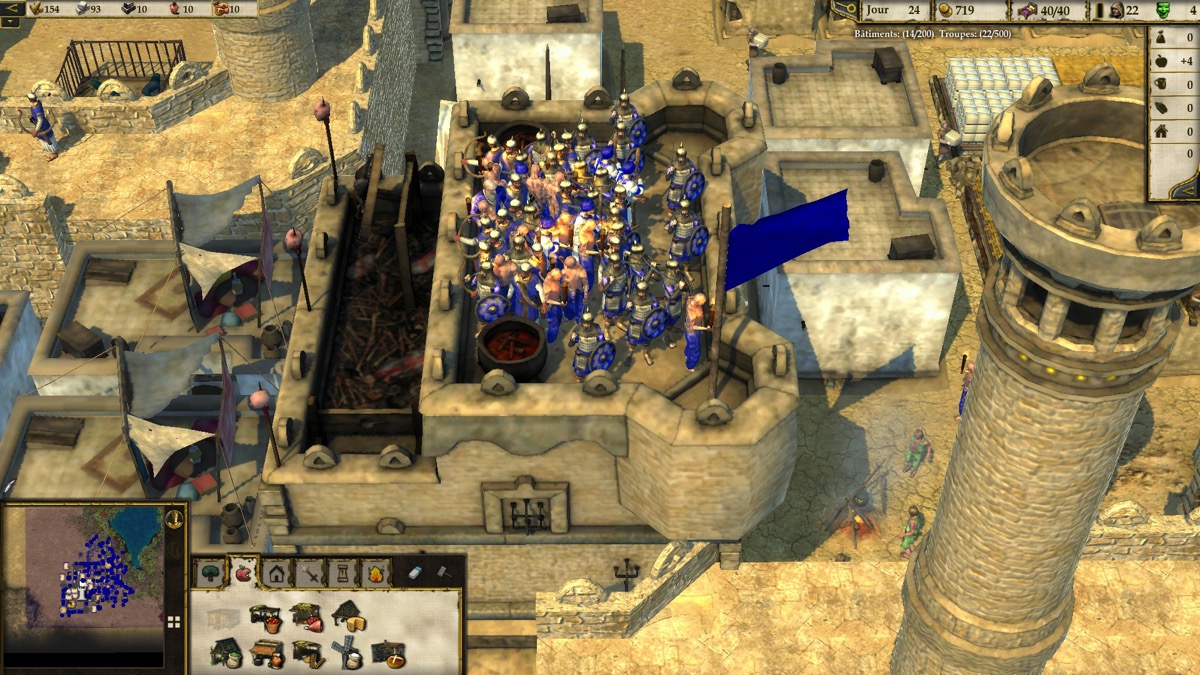1200x675 pixels.
Task: Switch to the sword weapons buildings tab
Action: 311,574
